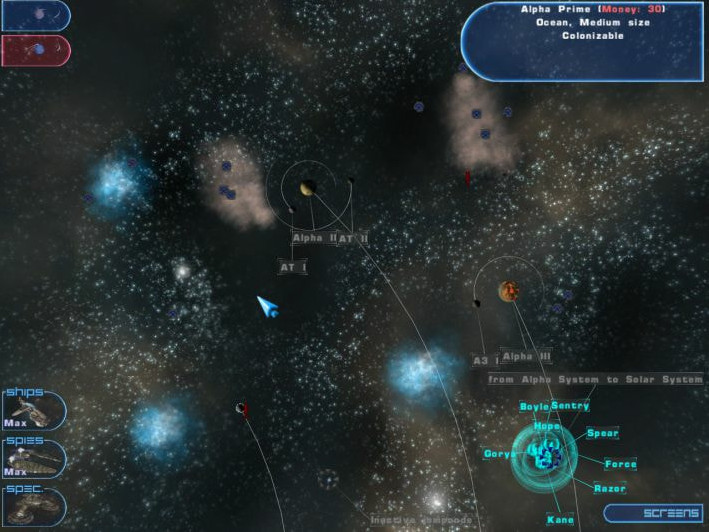Open the Ships build panel

click(33, 410)
